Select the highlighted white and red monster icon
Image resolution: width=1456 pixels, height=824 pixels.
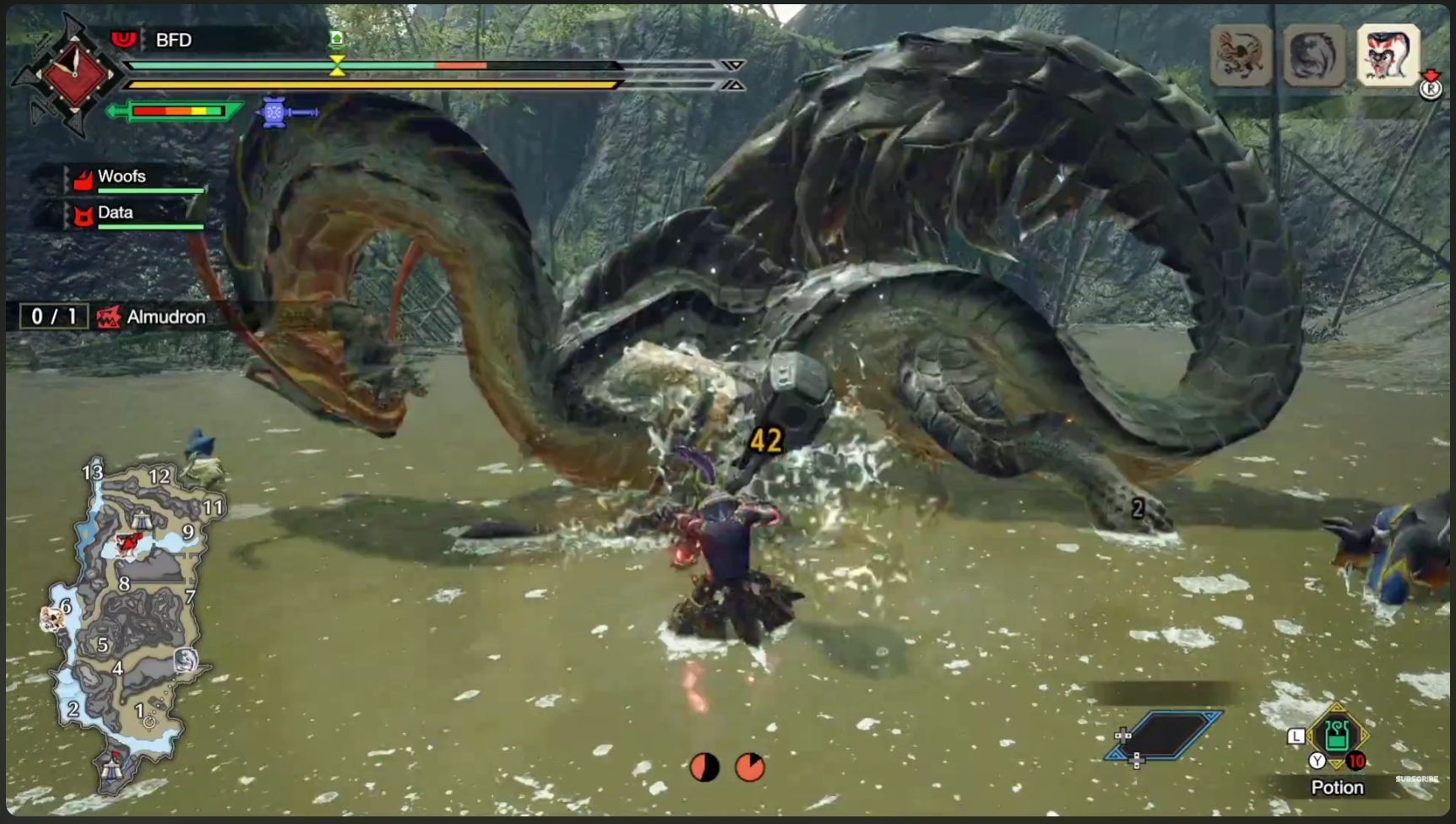[x=1388, y=56]
